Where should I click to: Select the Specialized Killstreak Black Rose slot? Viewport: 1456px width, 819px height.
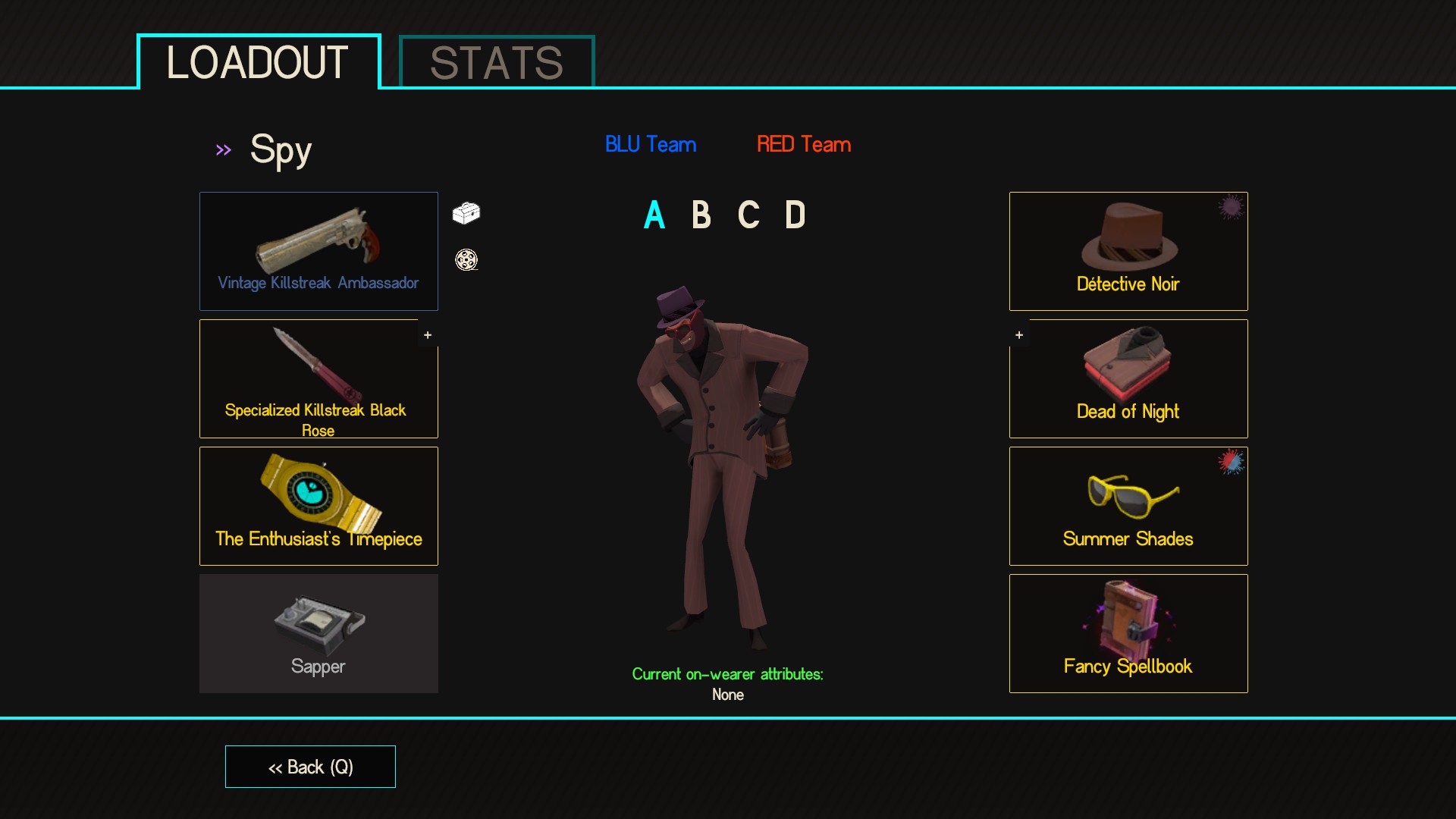coord(318,378)
